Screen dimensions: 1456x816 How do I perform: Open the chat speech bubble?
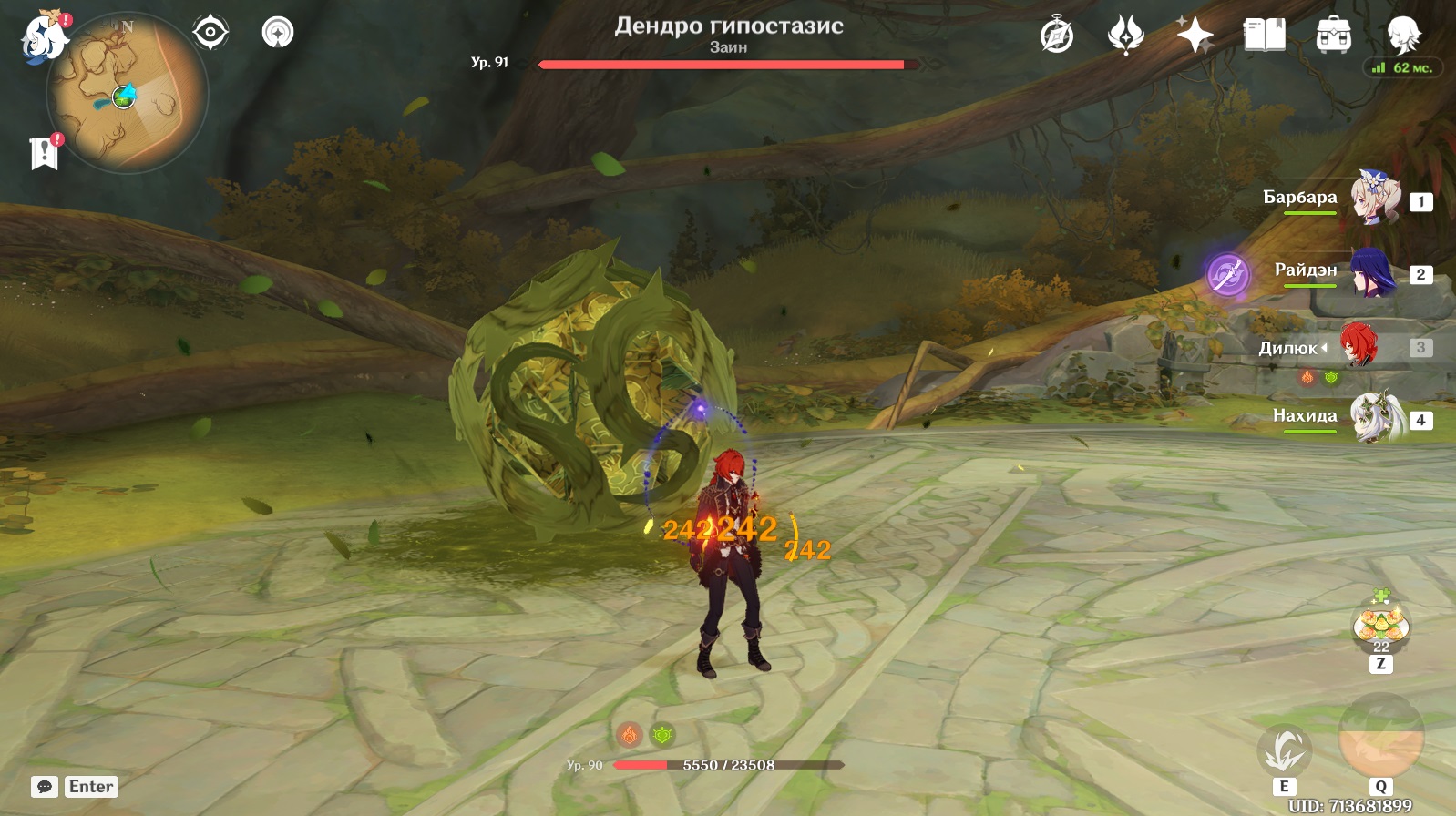pyautogui.click(x=45, y=787)
